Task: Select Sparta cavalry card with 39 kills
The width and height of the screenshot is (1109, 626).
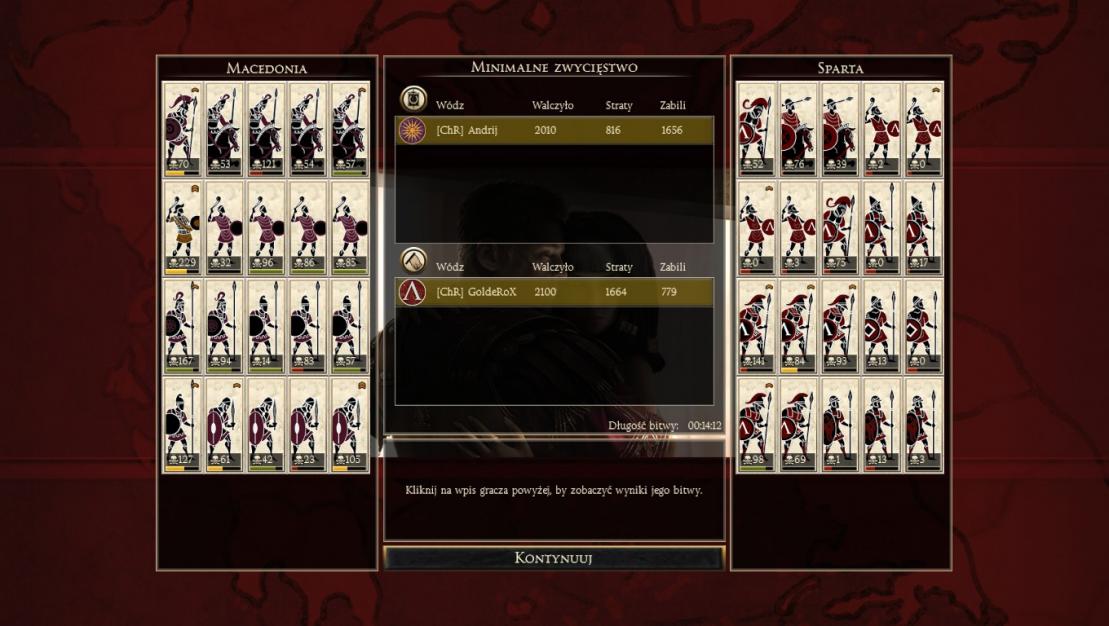Action: pos(840,128)
